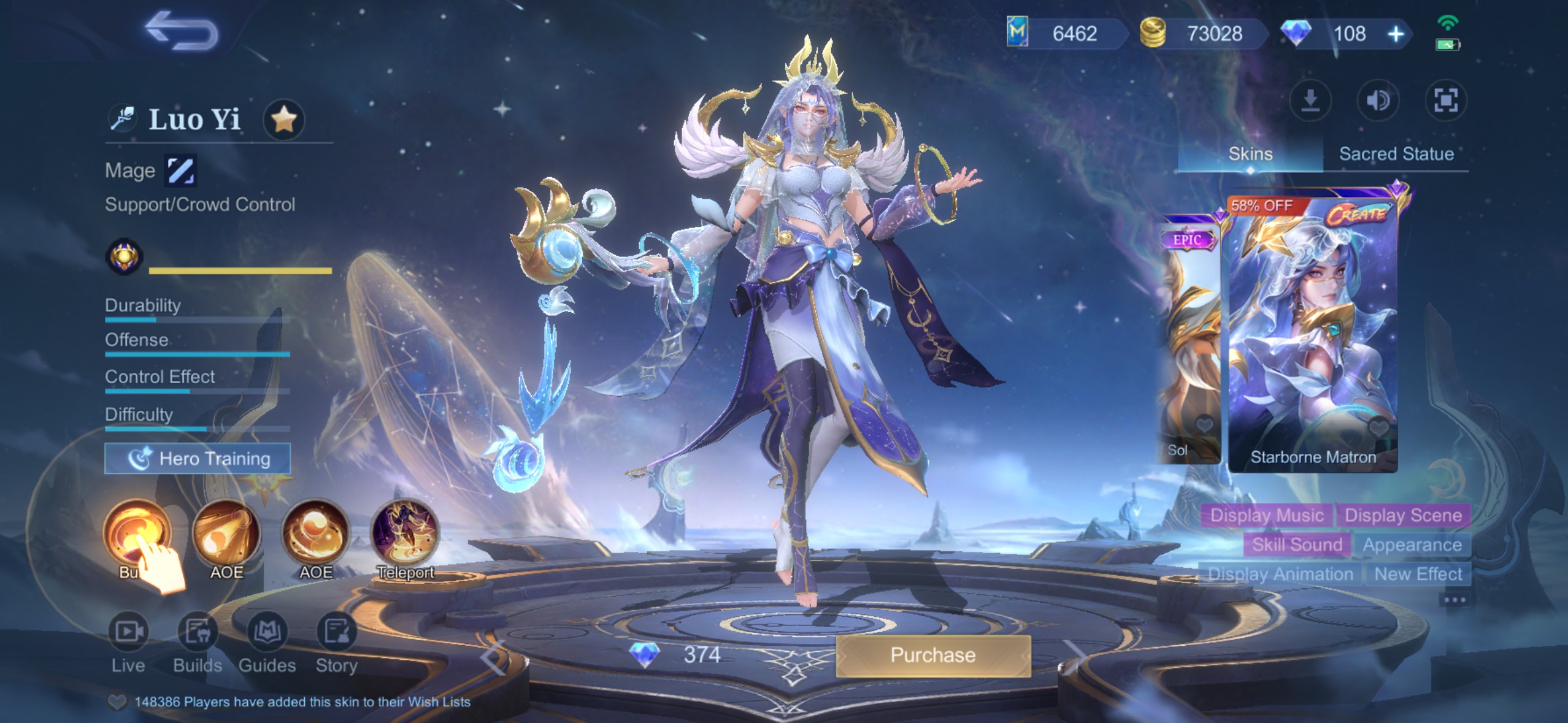Show the next skin with right arrow

click(x=1075, y=657)
